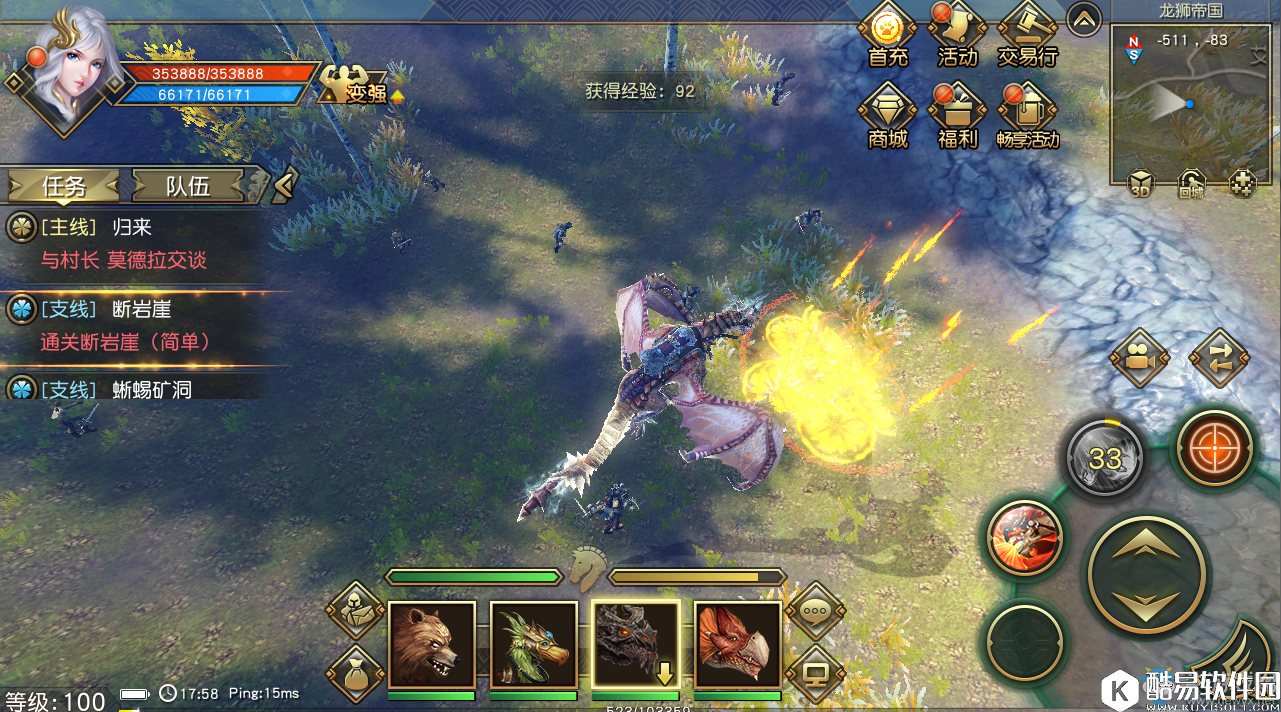The height and width of the screenshot is (712, 1281).
Task: Switch to the 队伍 team tab
Action: pos(188,185)
